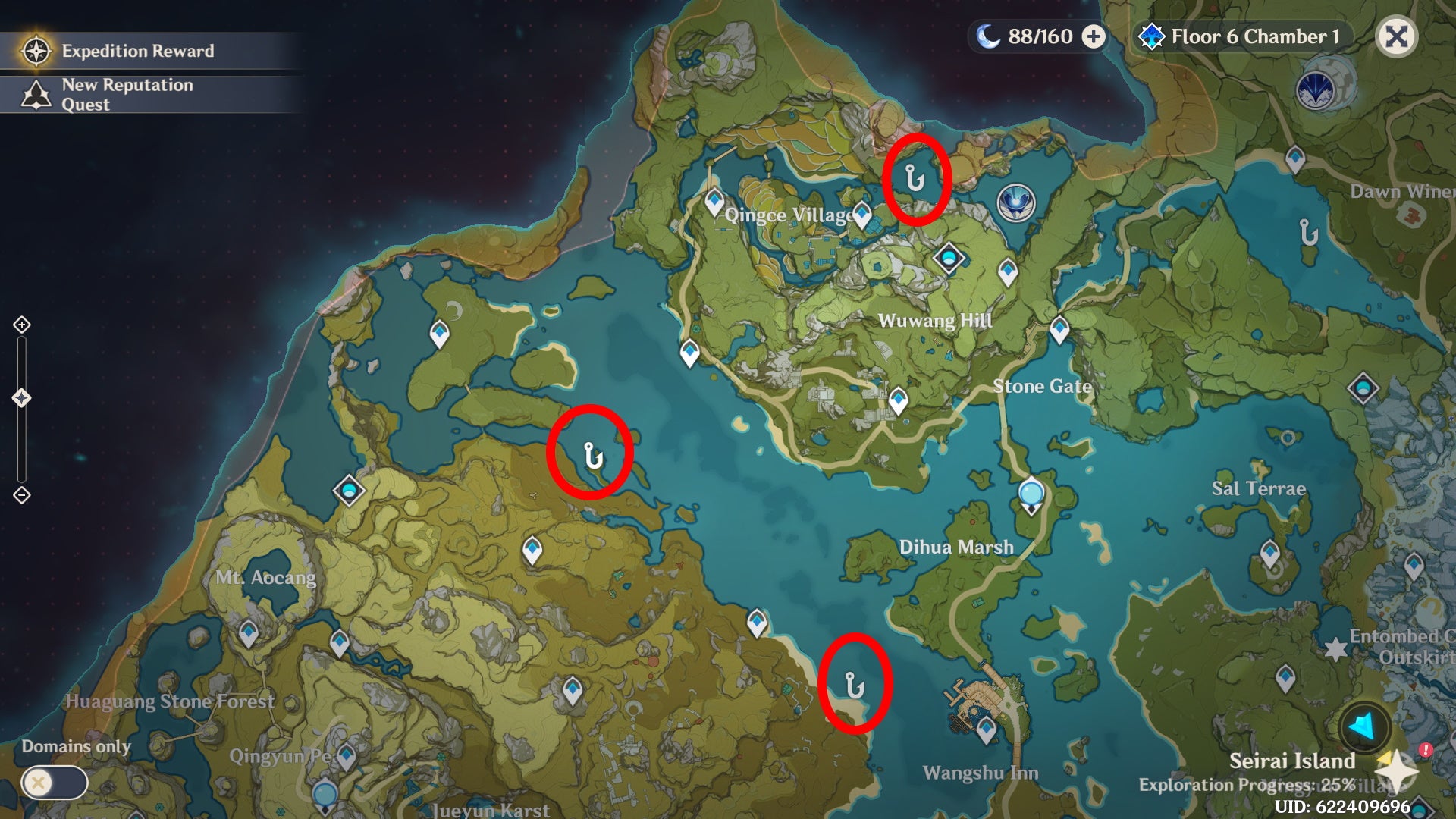Click the circled fishing hook west of Dihua Marsh
This screenshot has height=819, width=1456.
593,455
